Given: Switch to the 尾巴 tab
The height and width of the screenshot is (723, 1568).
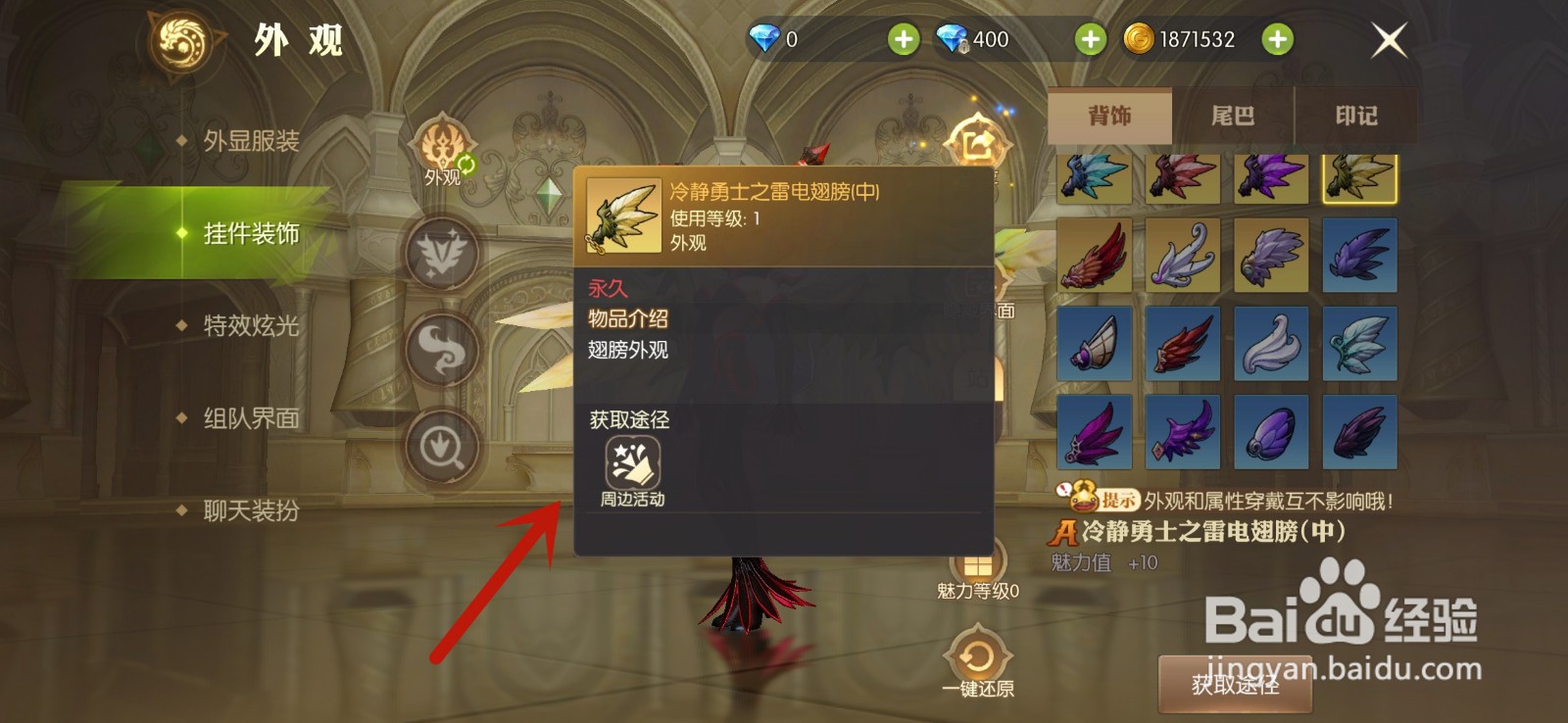Looking at the screenshot, I should (1234, 116).
